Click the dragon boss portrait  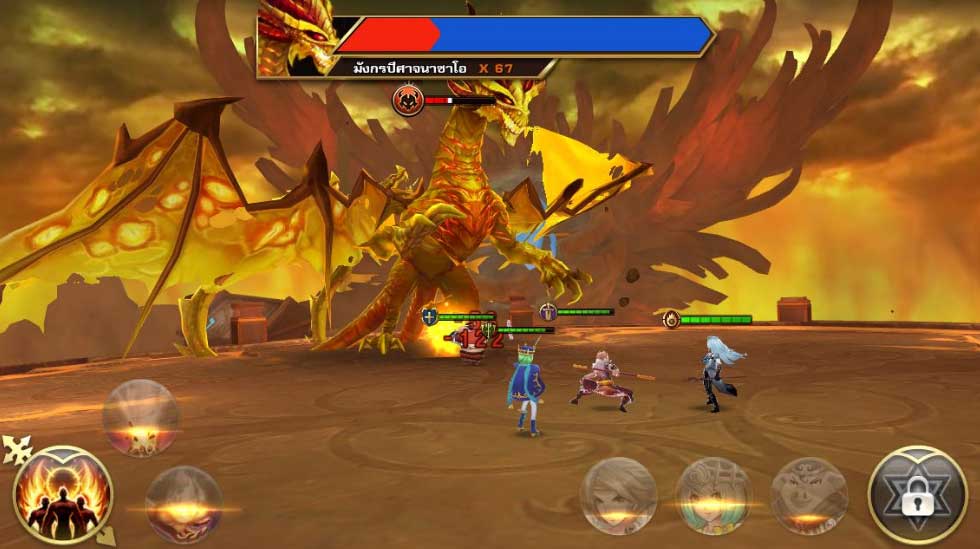[295, 38]
